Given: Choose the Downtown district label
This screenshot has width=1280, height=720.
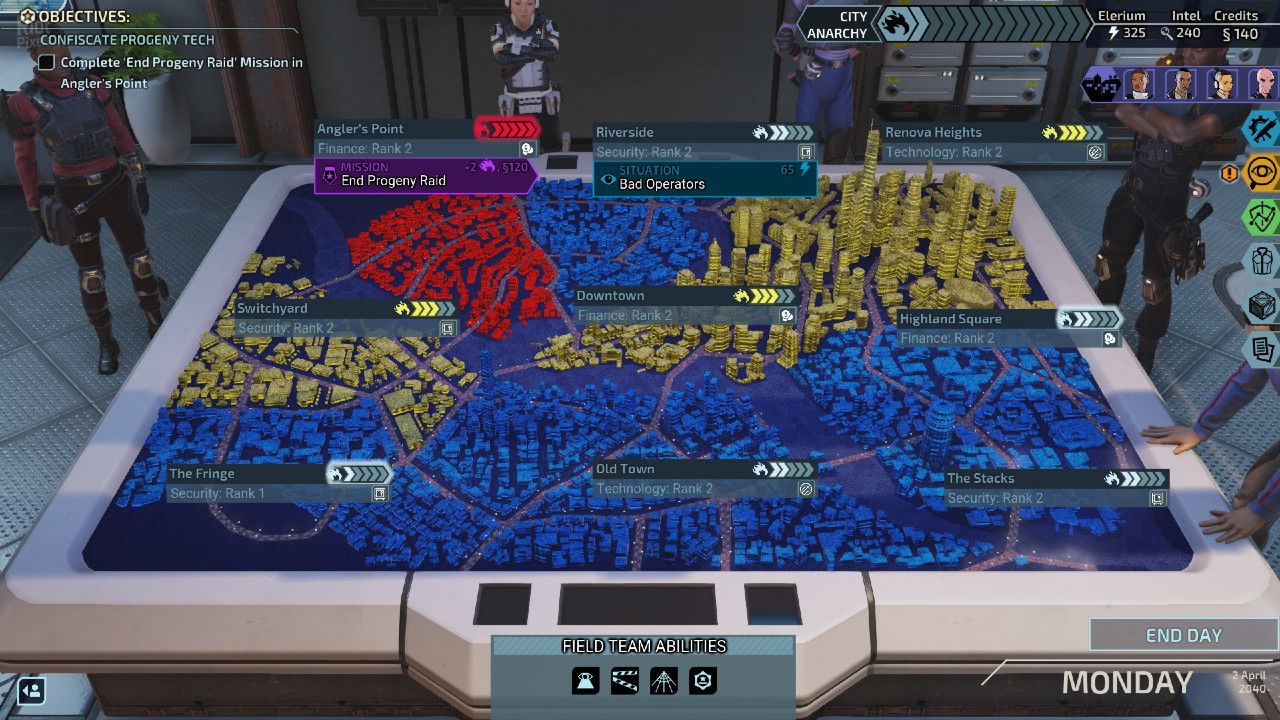Looking at the screenshot, I should click(x=610, y=296).
